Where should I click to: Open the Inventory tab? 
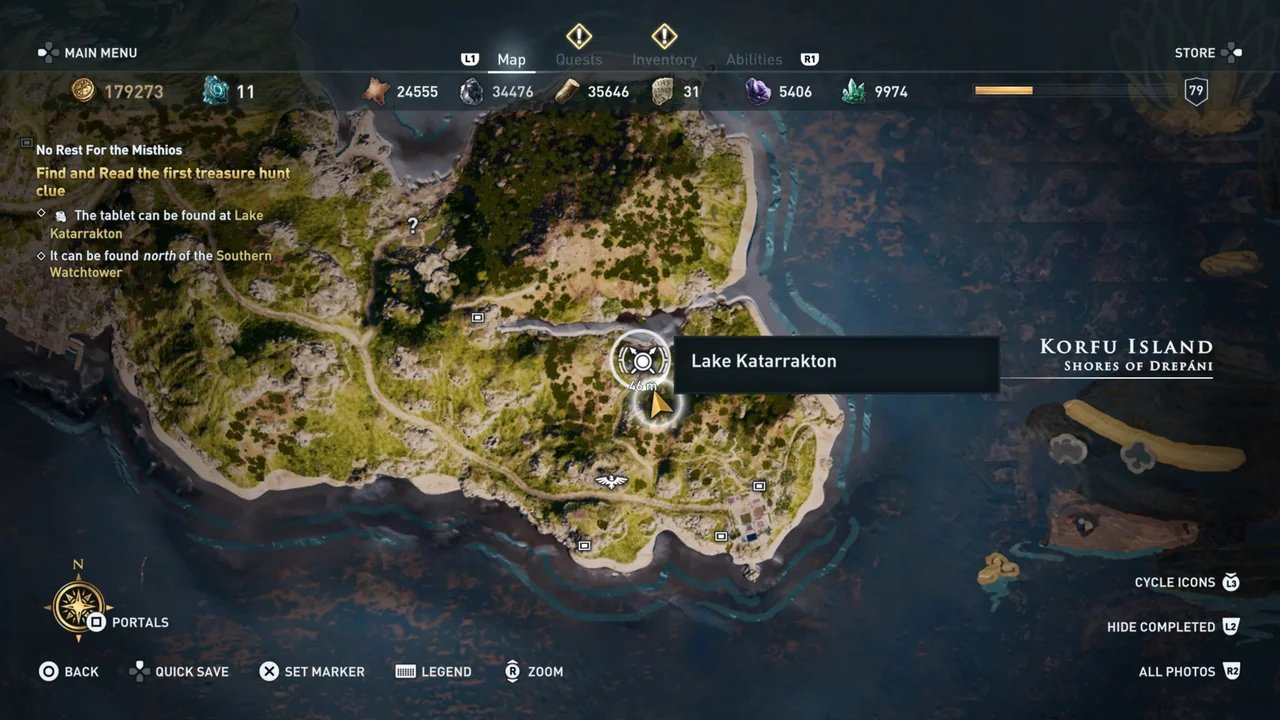(x=664, y=60)
